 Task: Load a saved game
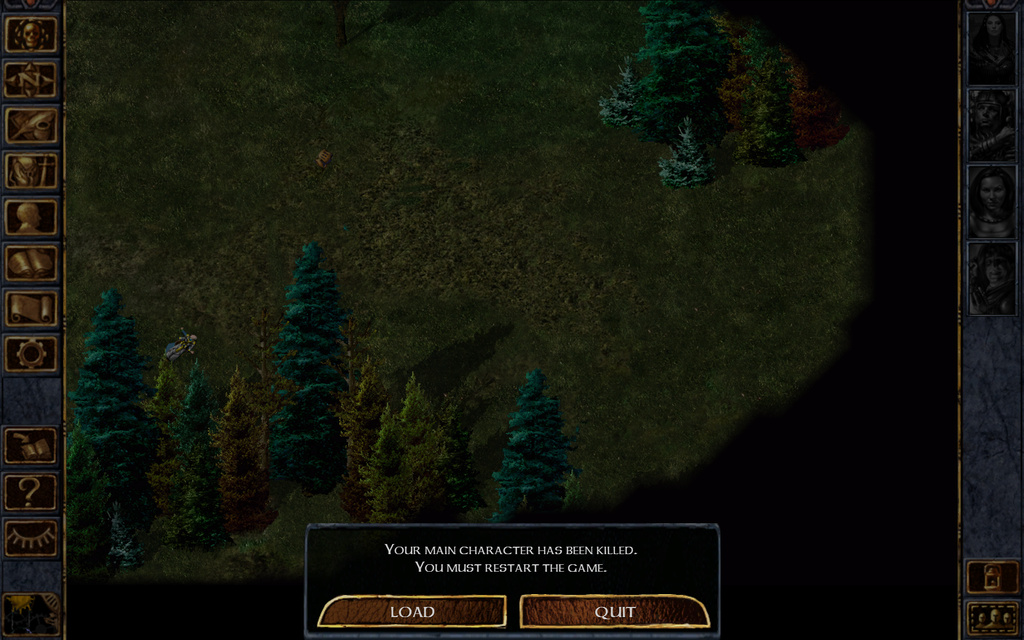412,611
